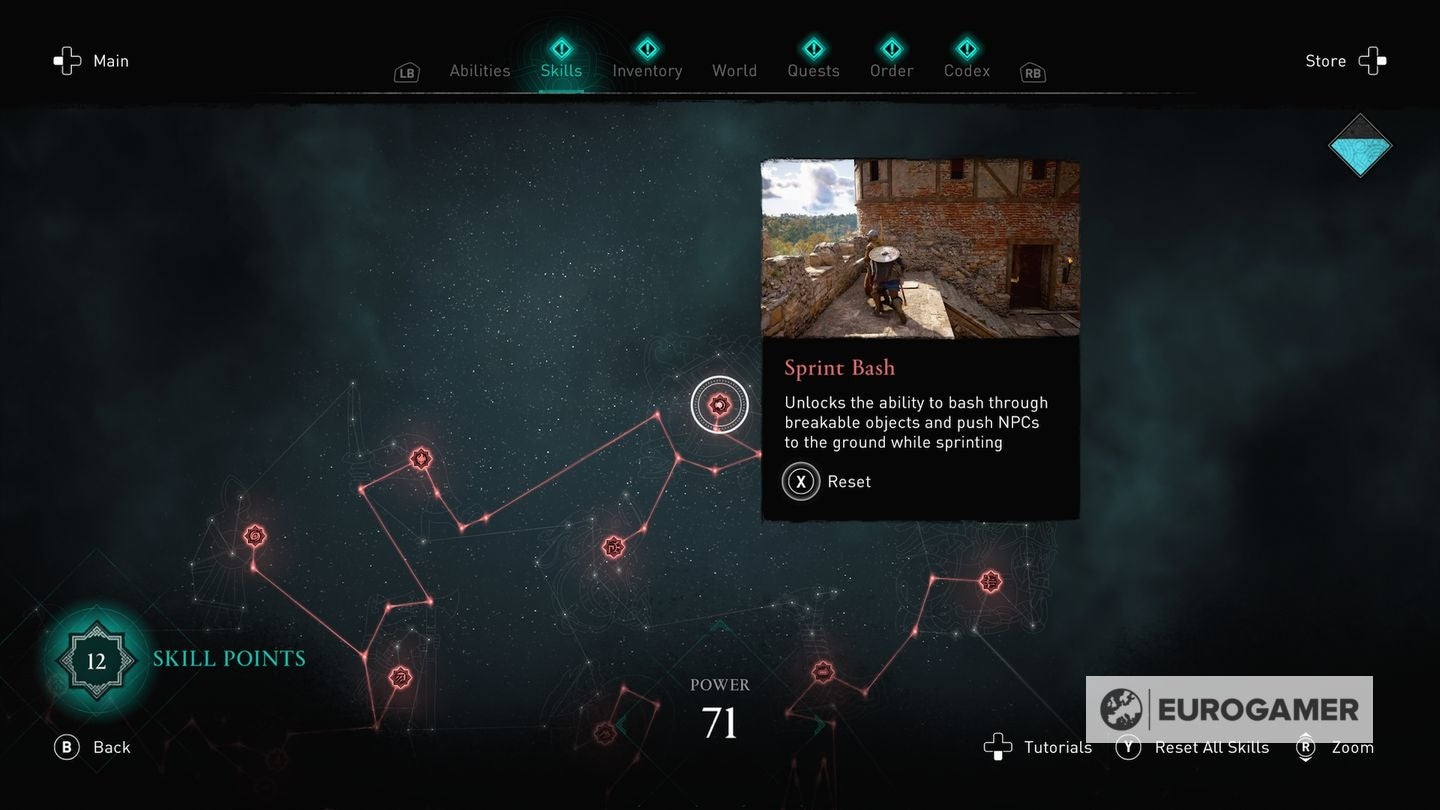Image resolution: width=1440 pixels, height=810 pixels.
Task: Click the 12 skill points badge
Action: click(x=96, y=661)
